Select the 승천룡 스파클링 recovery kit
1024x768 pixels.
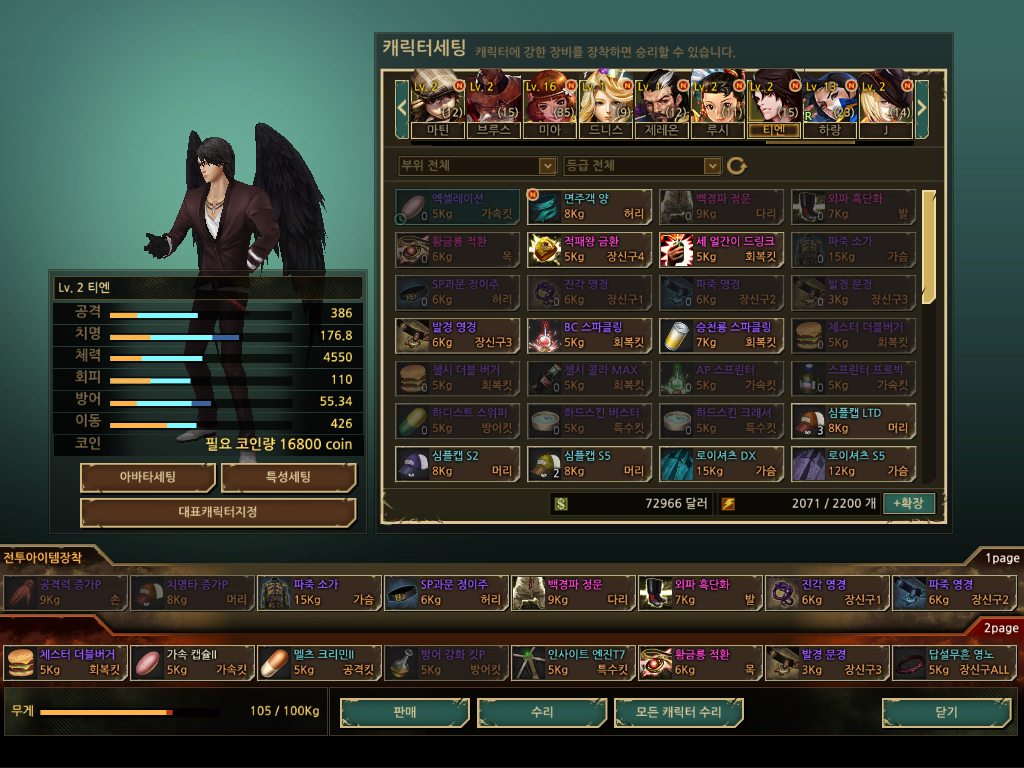click(x=721, y=335)
